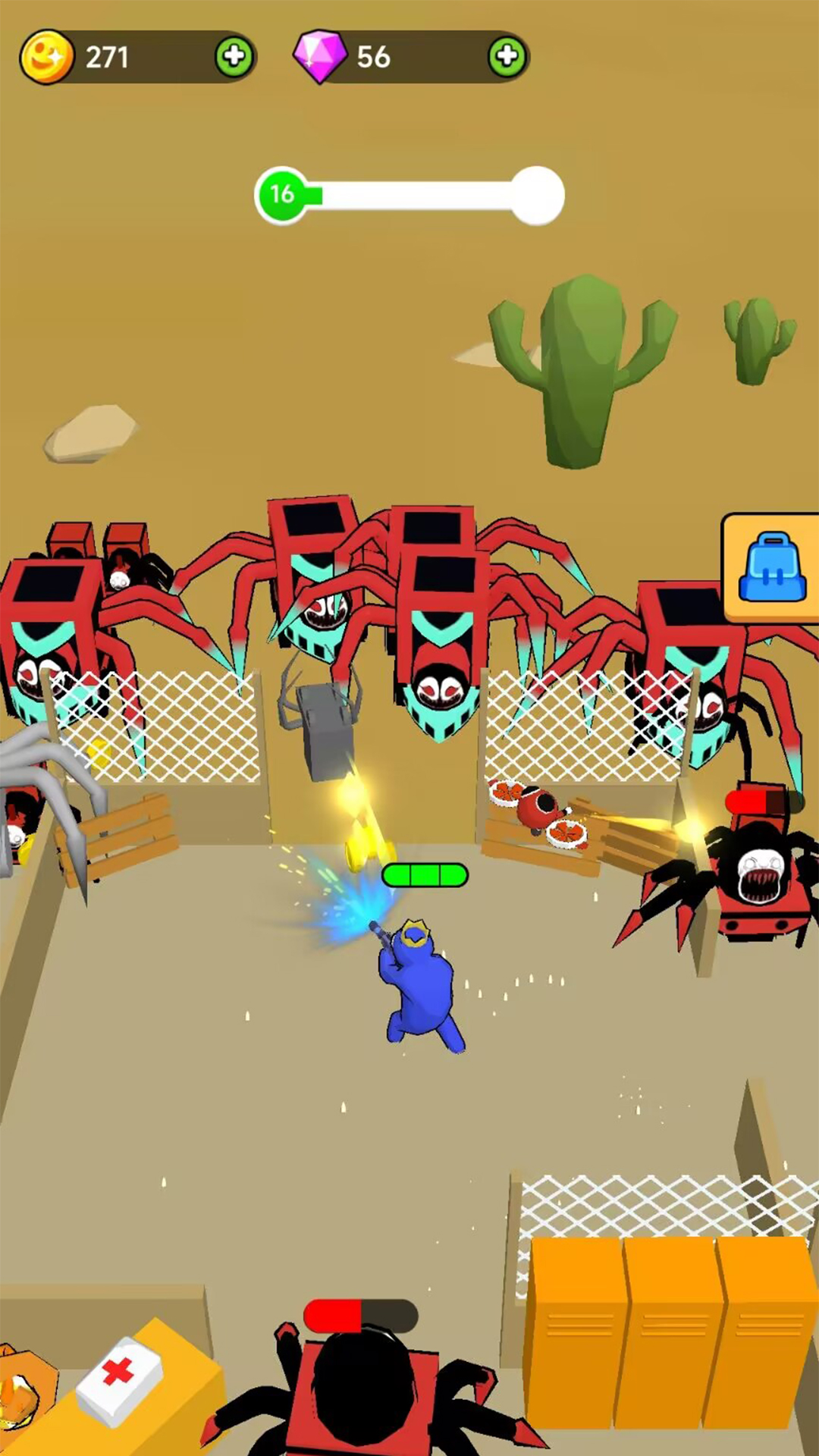Open the blue backpack inventory

772,568
